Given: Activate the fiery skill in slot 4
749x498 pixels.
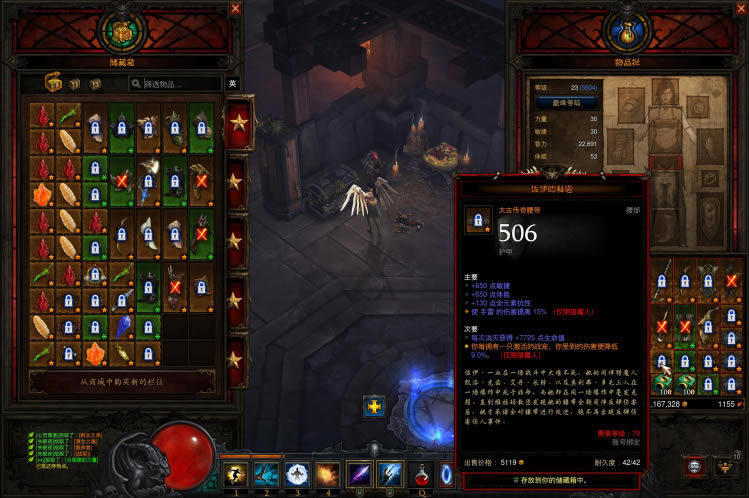Looking at the screenshot, I should click(x=327, y=475).
